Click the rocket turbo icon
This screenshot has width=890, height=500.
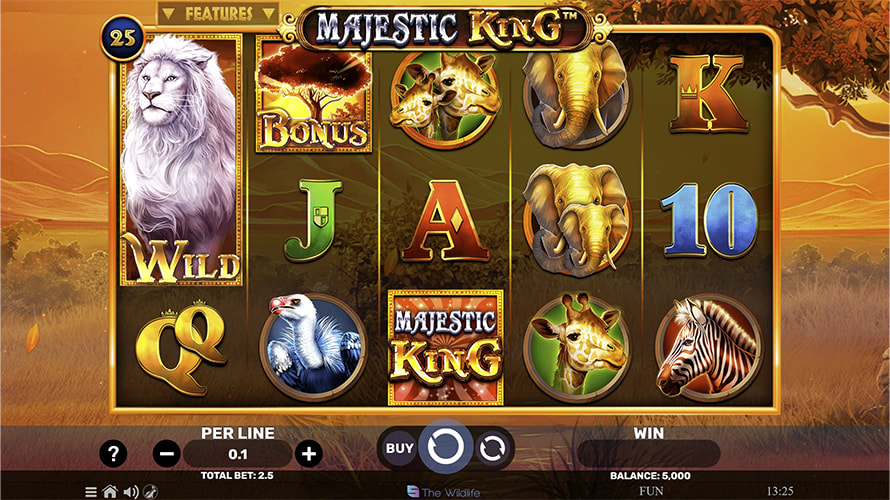[x=150, y=492]
